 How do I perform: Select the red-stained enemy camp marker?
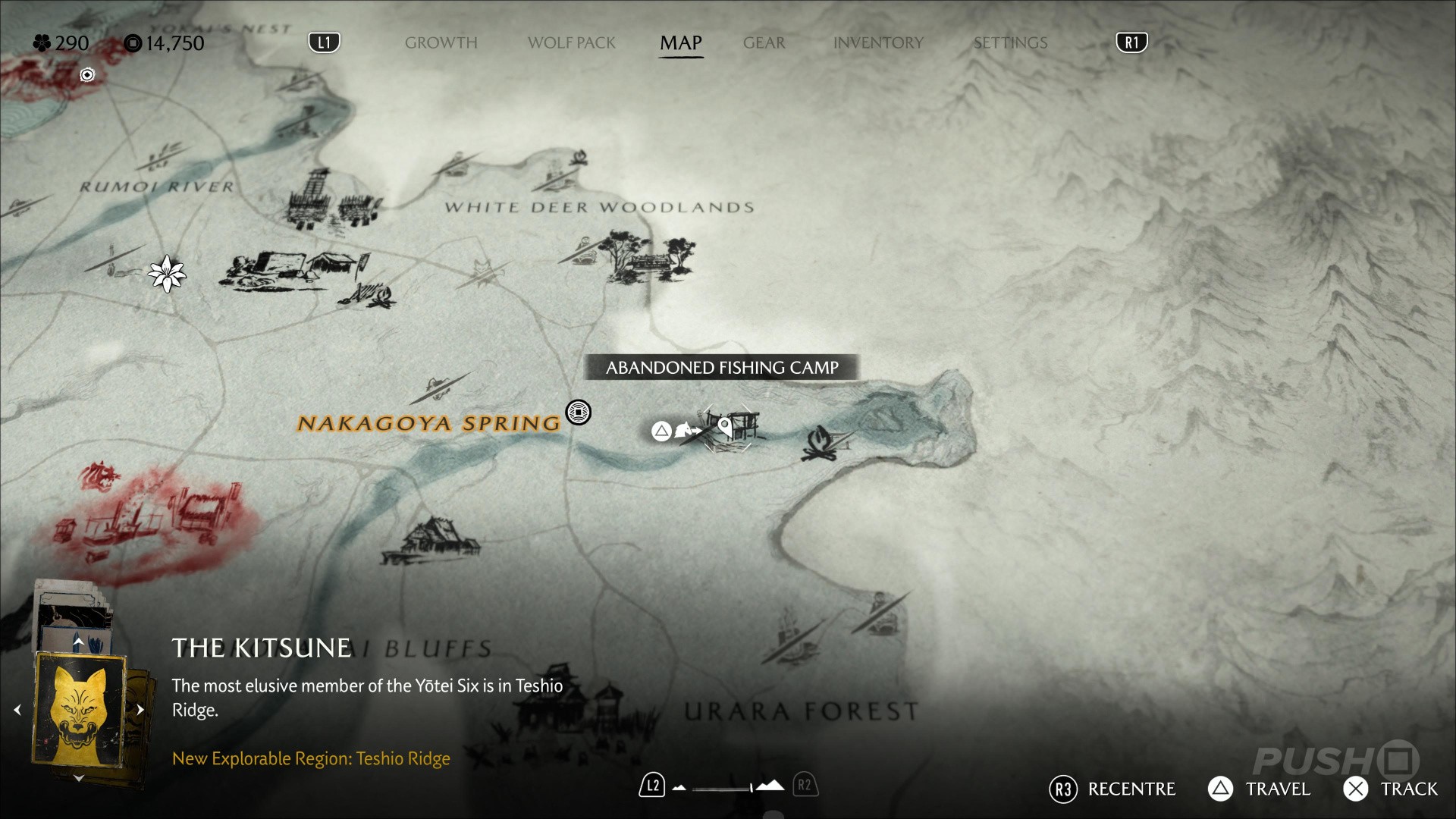(x=152, y=516)
